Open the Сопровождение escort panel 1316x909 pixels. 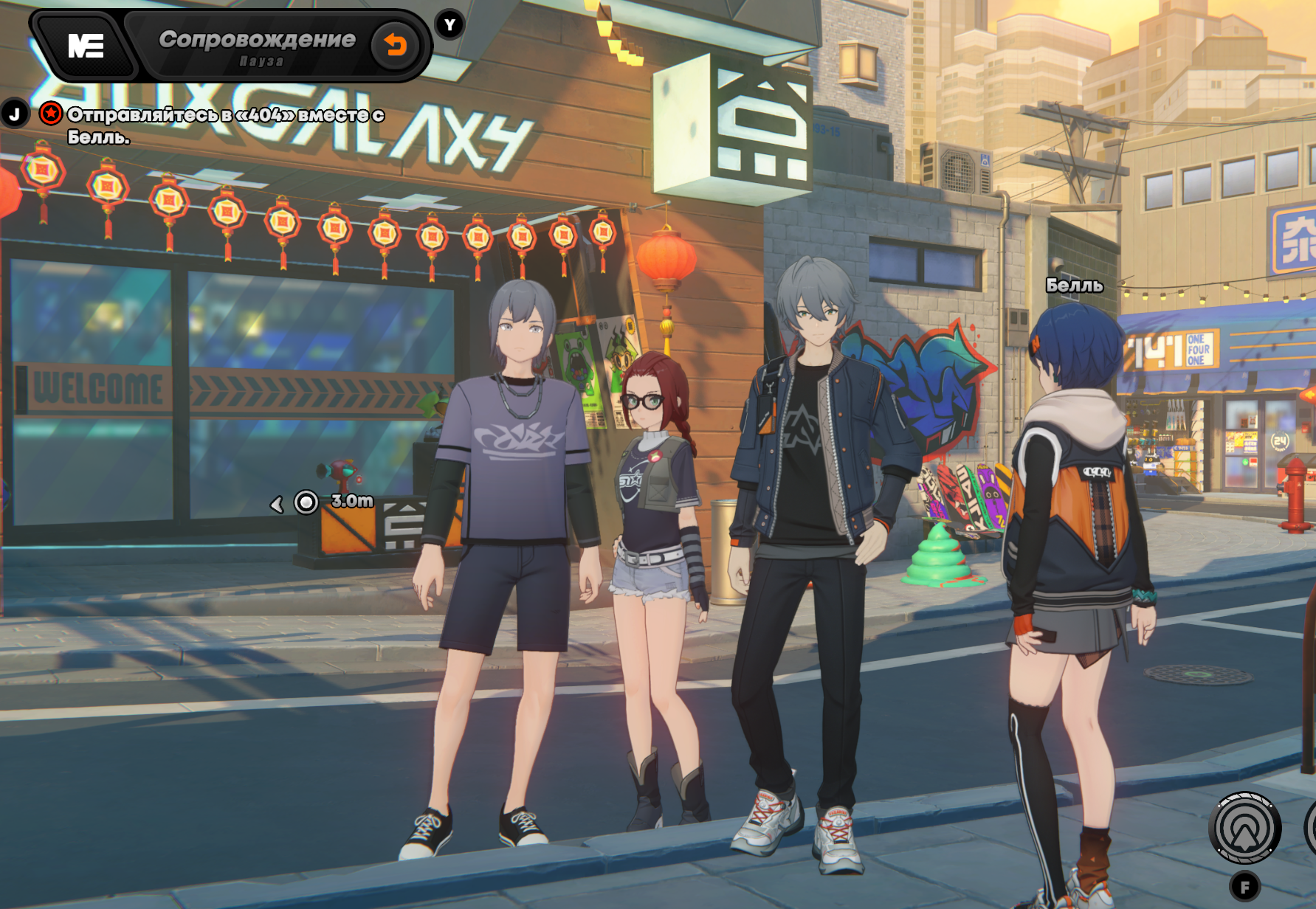[x=257, y=46]
